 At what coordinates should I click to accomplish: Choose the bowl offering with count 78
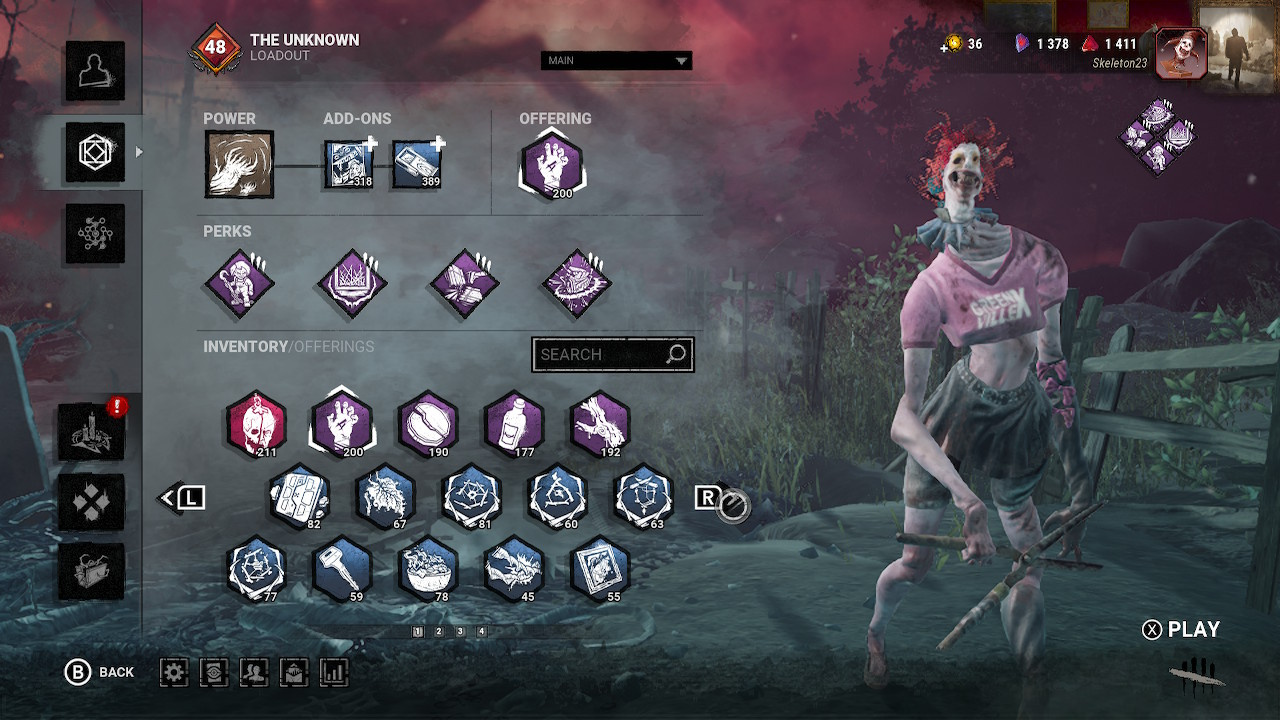tap(428, 570)
